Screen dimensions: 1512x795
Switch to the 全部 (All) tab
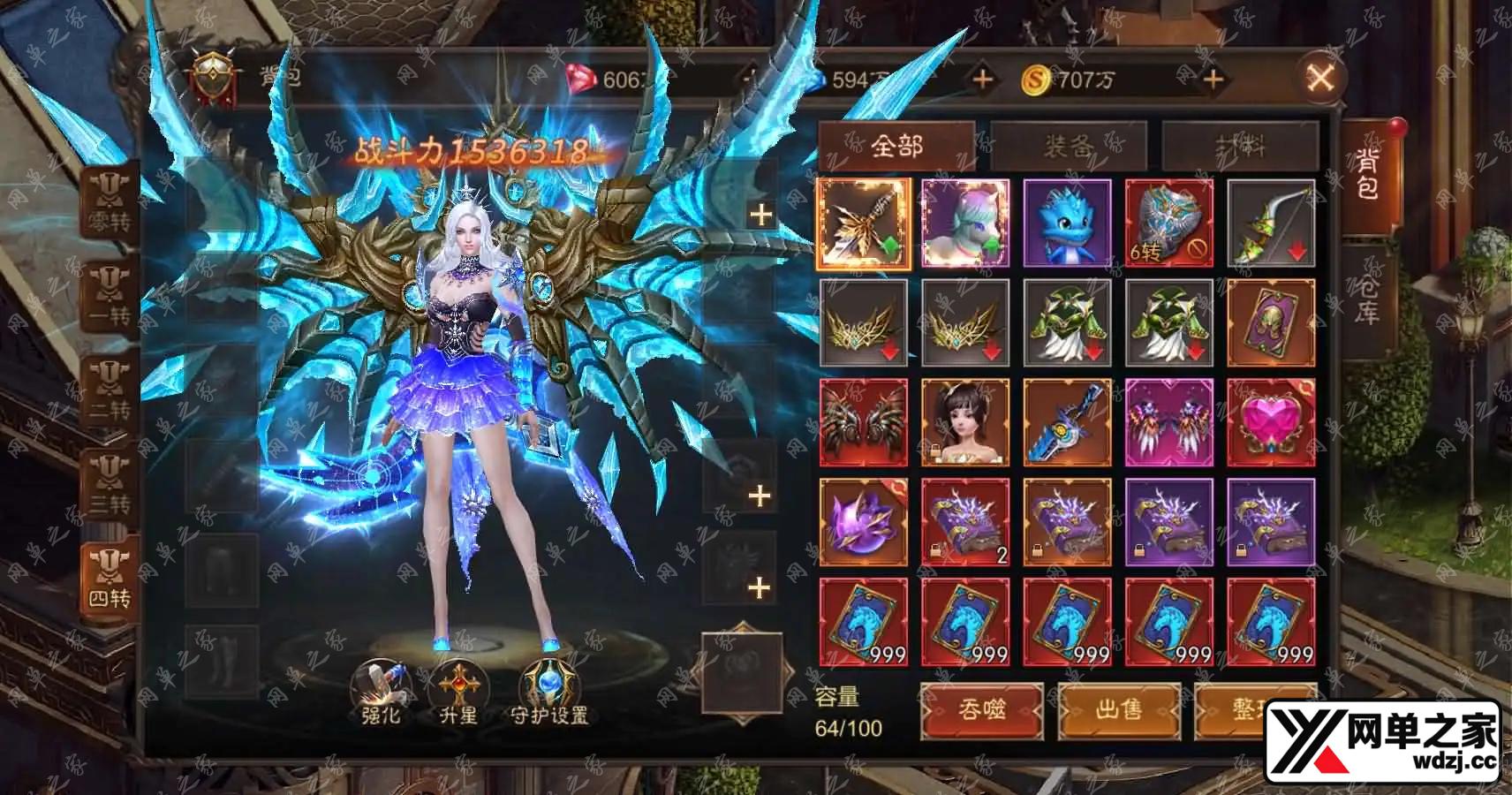coord(896,146)
